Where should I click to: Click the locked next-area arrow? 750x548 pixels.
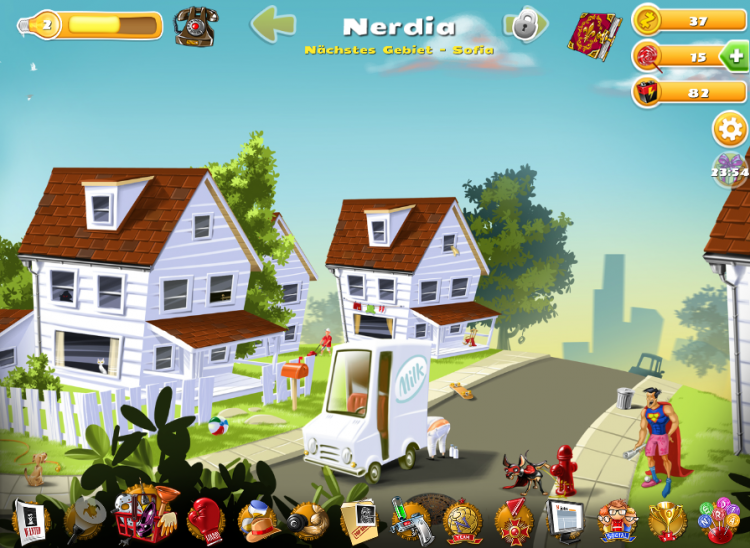tap(525, 24)
